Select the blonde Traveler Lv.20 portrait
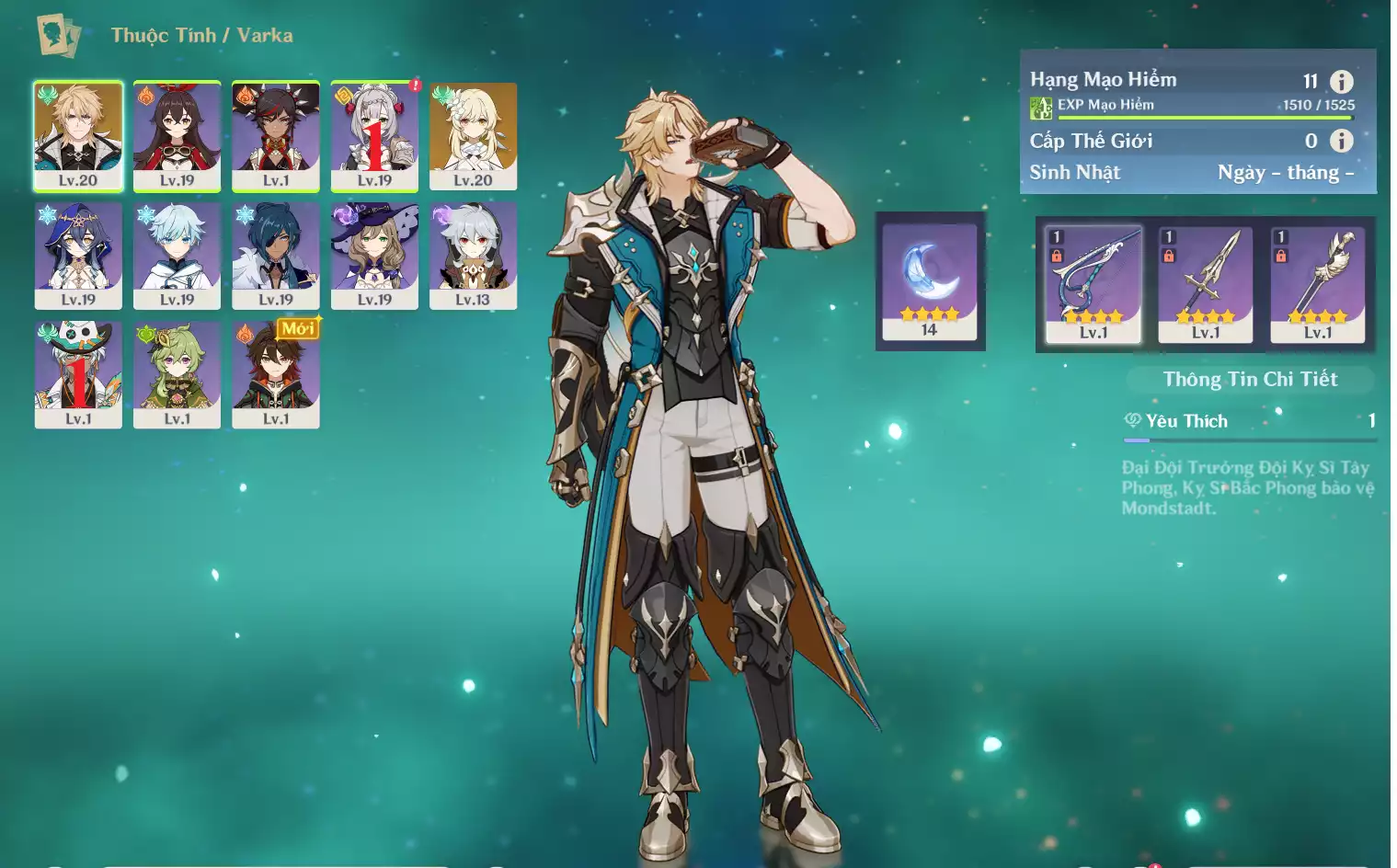 (x=473, y=135)
